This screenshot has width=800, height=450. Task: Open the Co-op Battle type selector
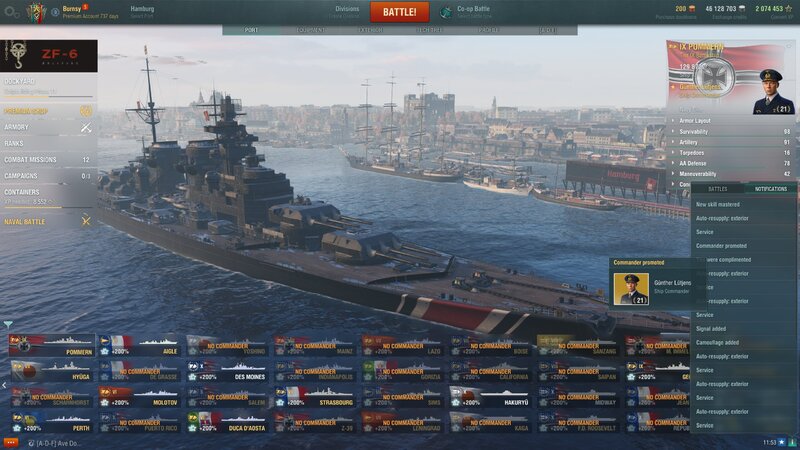pos(473,11)
